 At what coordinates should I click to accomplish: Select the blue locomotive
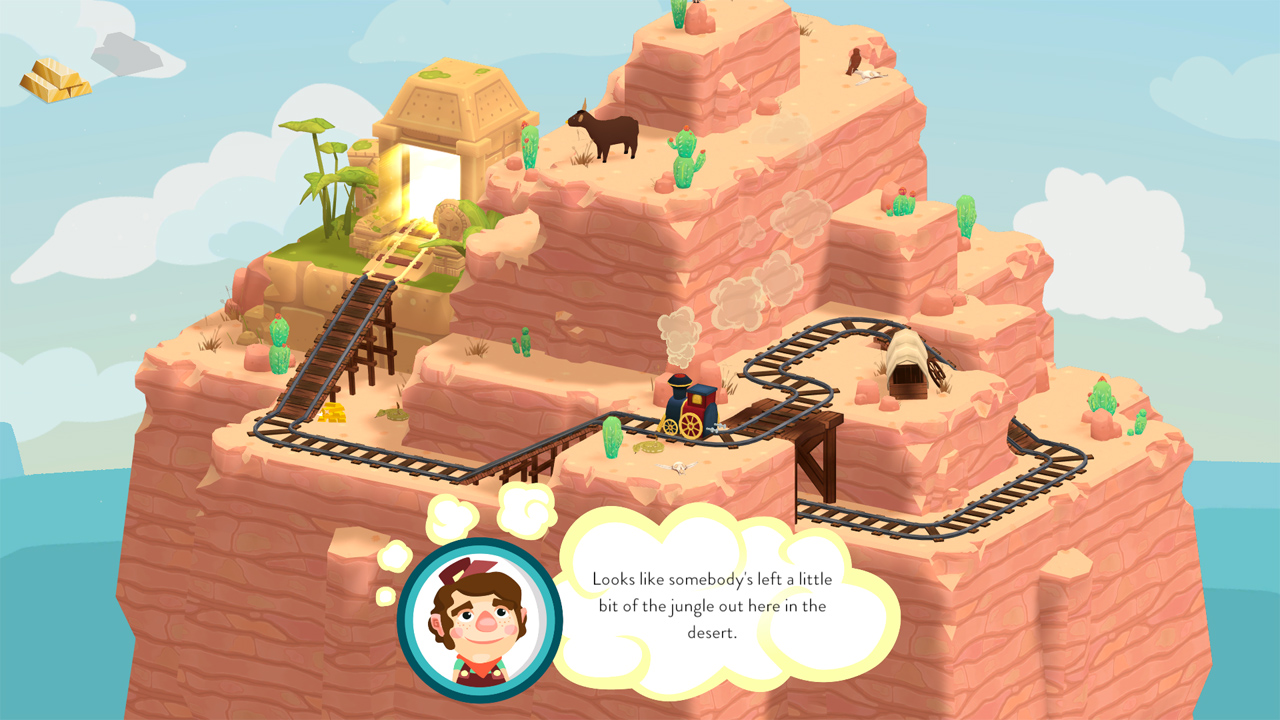pos(690,405)
